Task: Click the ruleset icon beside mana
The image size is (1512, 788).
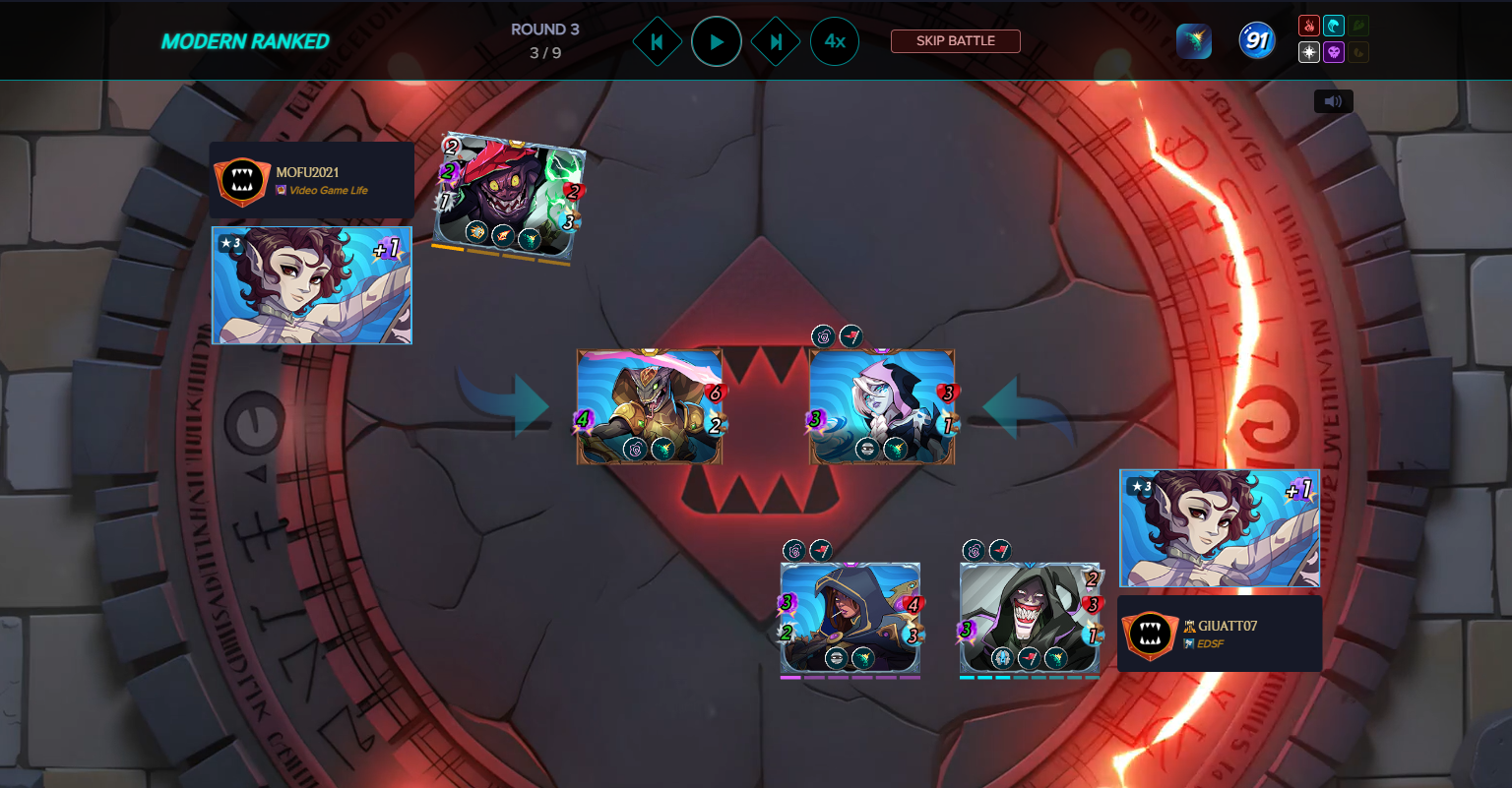Action: tap(1193, 41)
